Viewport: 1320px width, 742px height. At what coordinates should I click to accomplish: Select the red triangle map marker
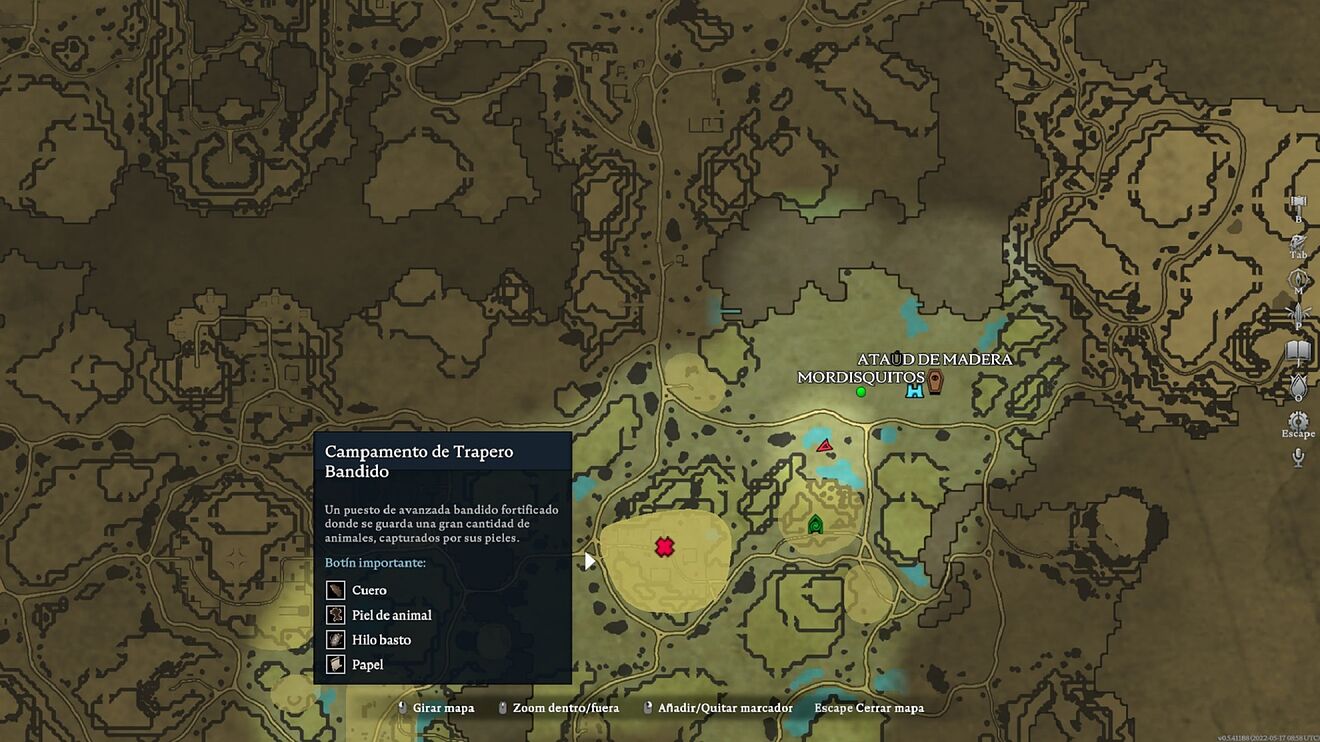tap(825, 445)
